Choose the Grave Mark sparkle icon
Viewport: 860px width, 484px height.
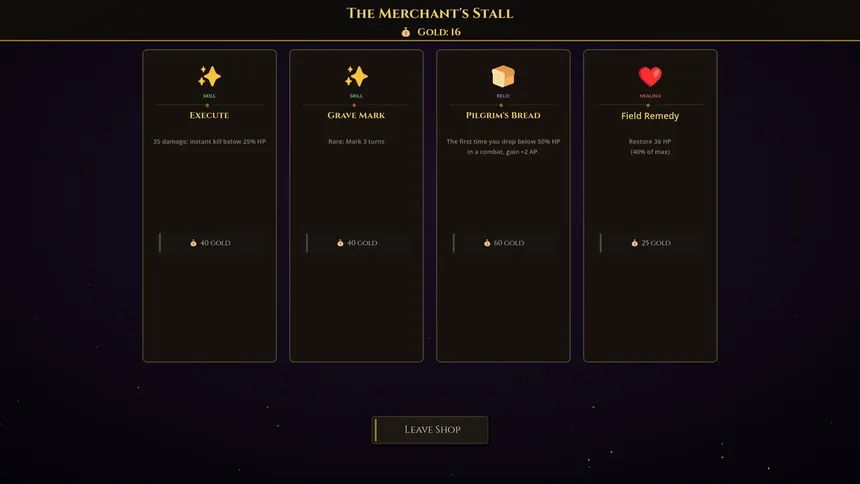(356, 77)
